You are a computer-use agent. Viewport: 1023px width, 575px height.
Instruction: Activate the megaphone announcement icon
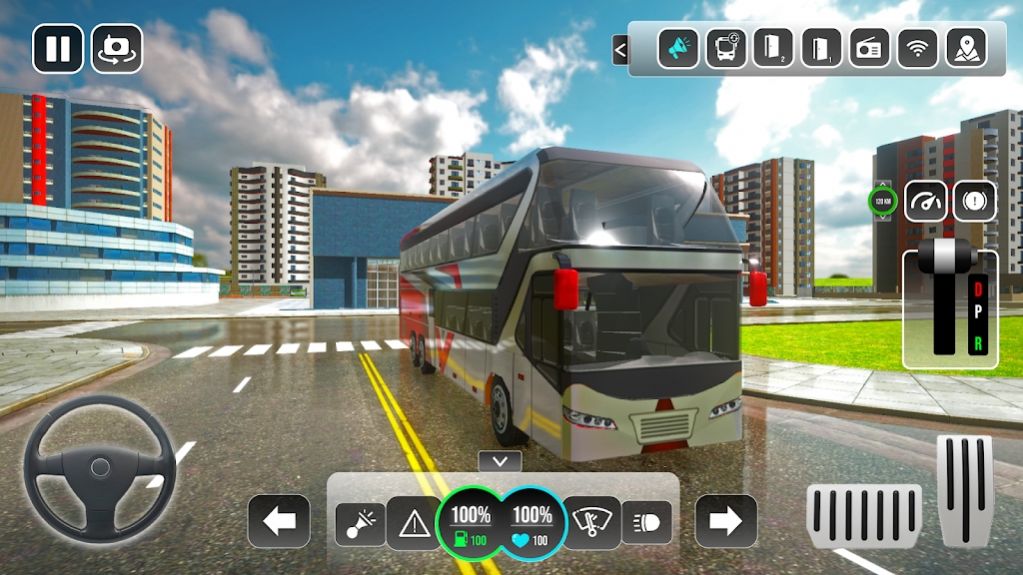(678, 48)
